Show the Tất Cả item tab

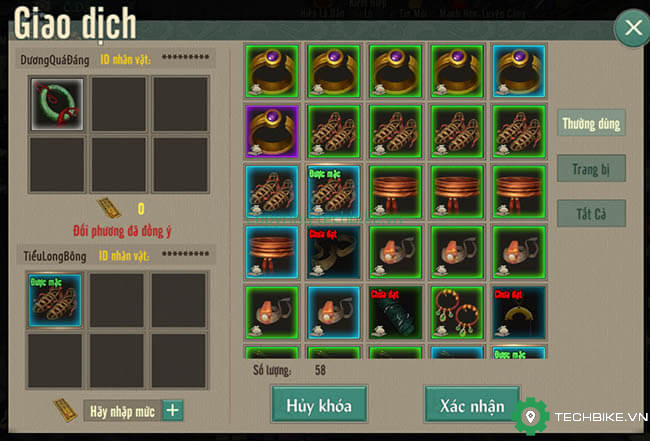tap(592, 213)
